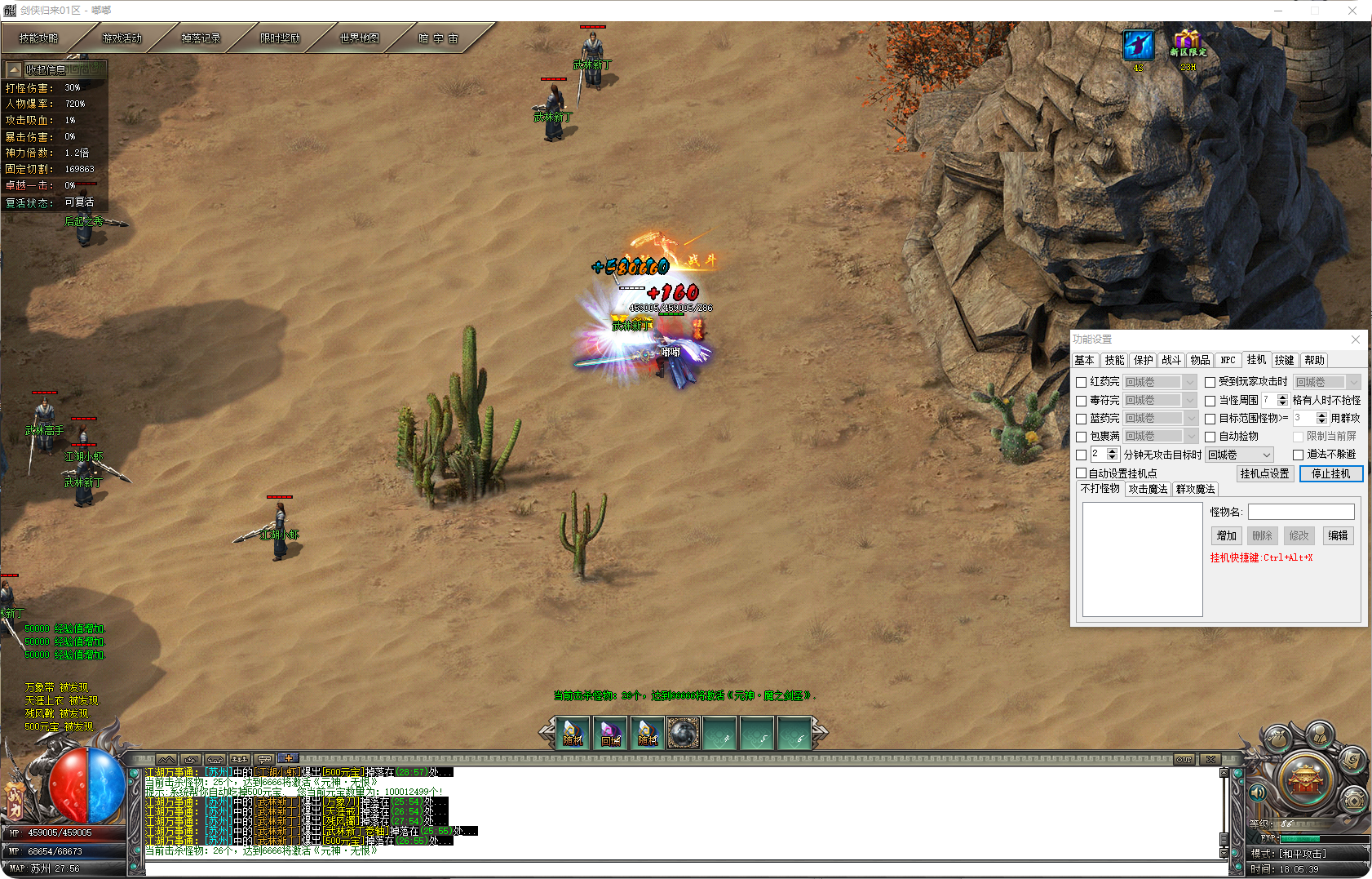
Task: Switch to the 物品 settings tab
Action: coord(1200,360)
